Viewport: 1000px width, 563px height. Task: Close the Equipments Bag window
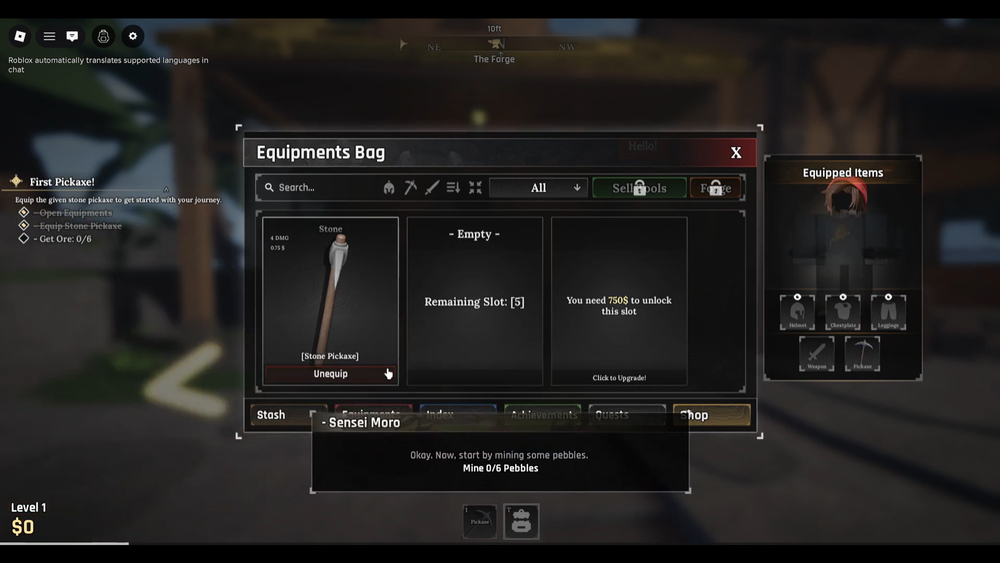tap(736, 153)
